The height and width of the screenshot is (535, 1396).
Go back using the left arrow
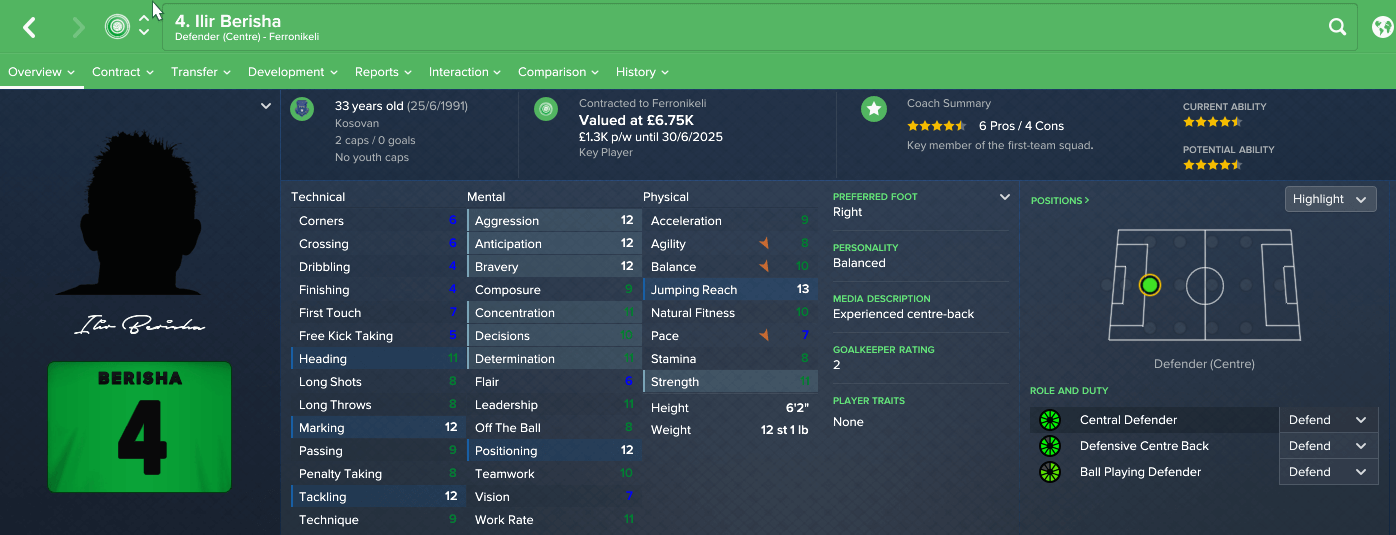point(30,28)
